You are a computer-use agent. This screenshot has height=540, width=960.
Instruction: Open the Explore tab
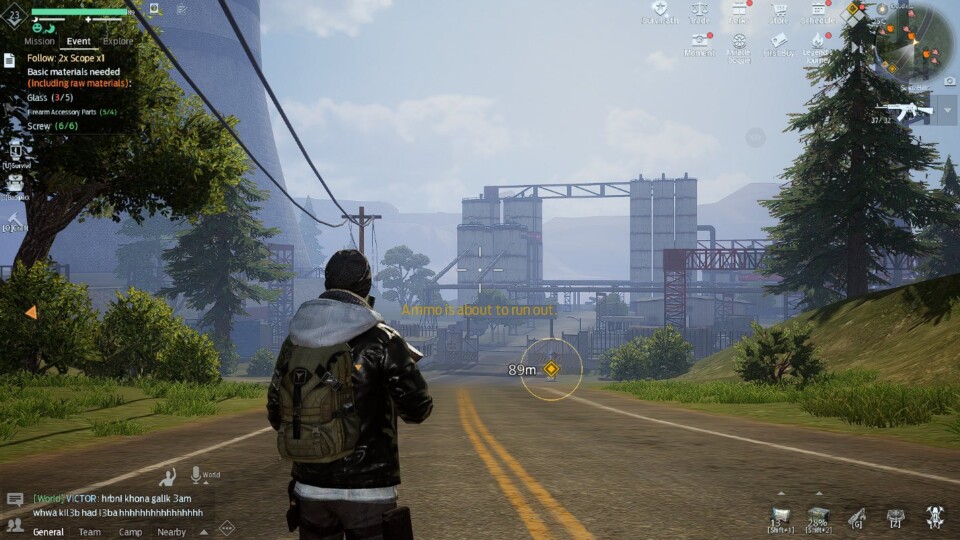118,41
